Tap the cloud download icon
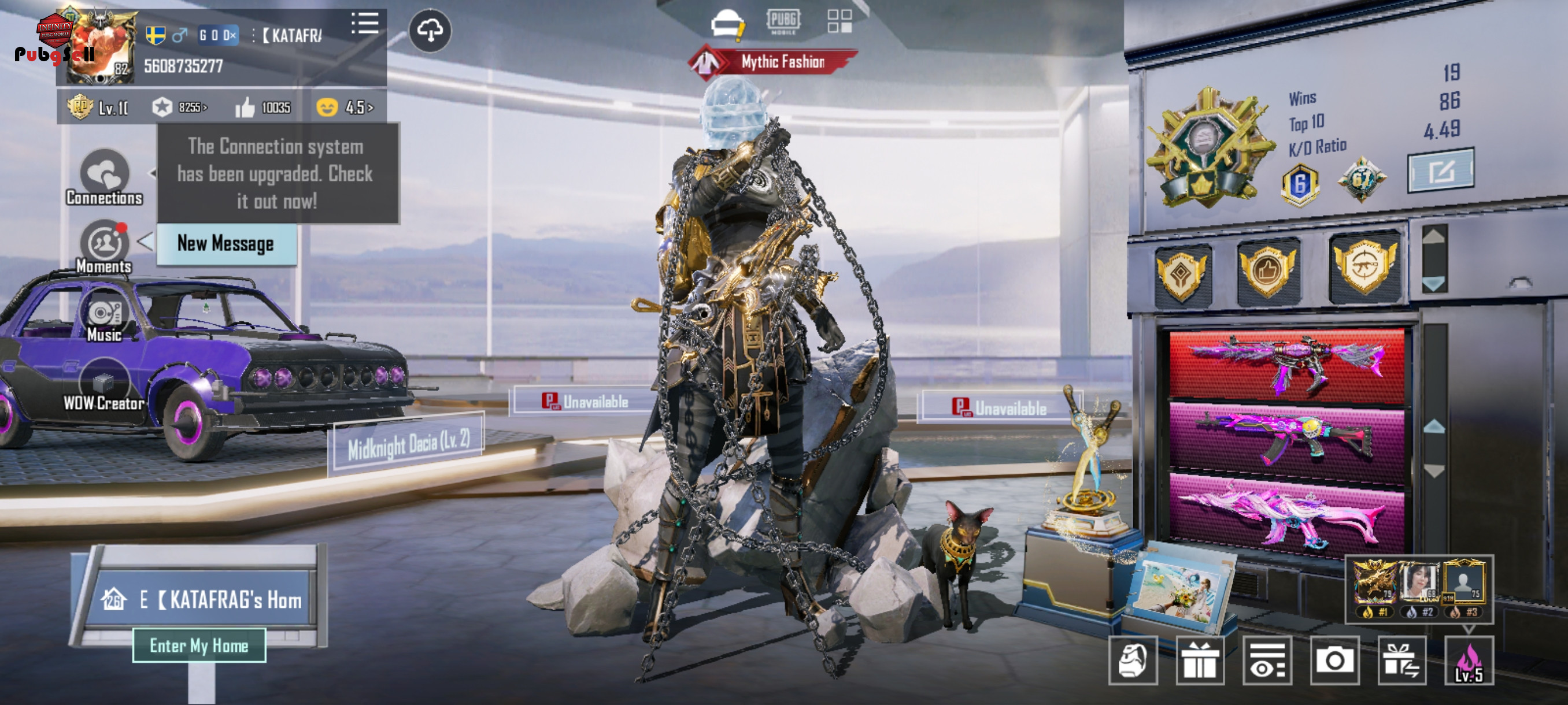1568x705 pixels. click(x=430, y=30)
